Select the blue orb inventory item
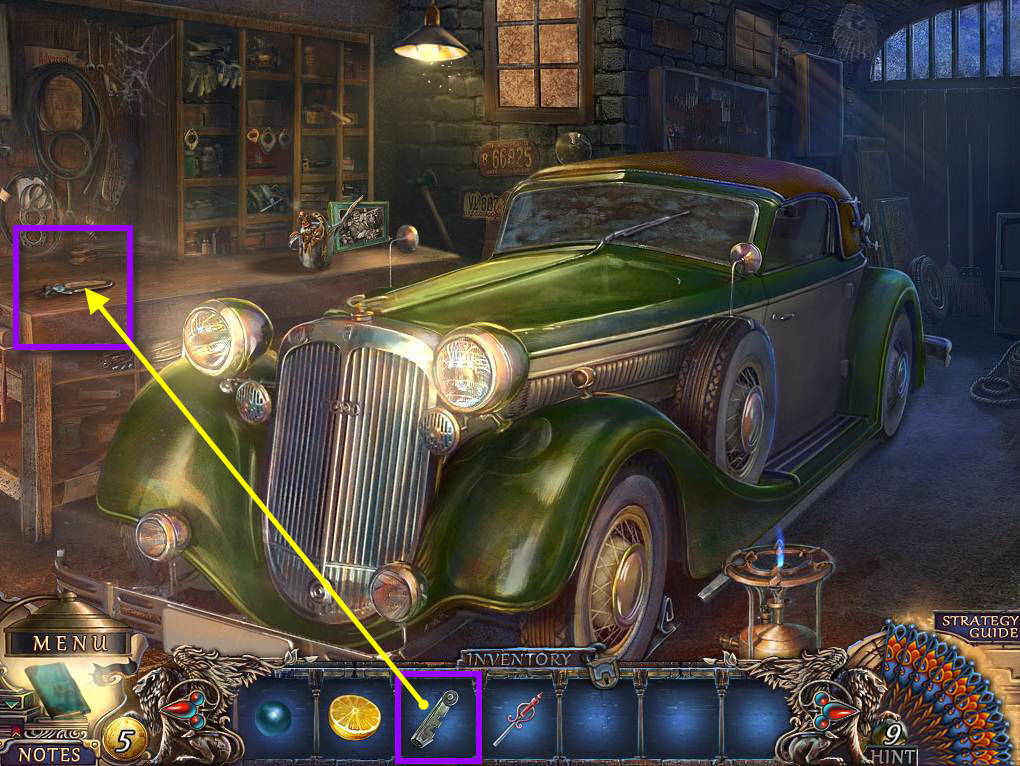The width and height of the screenshot is (1020, 766). tap(273, 717)
